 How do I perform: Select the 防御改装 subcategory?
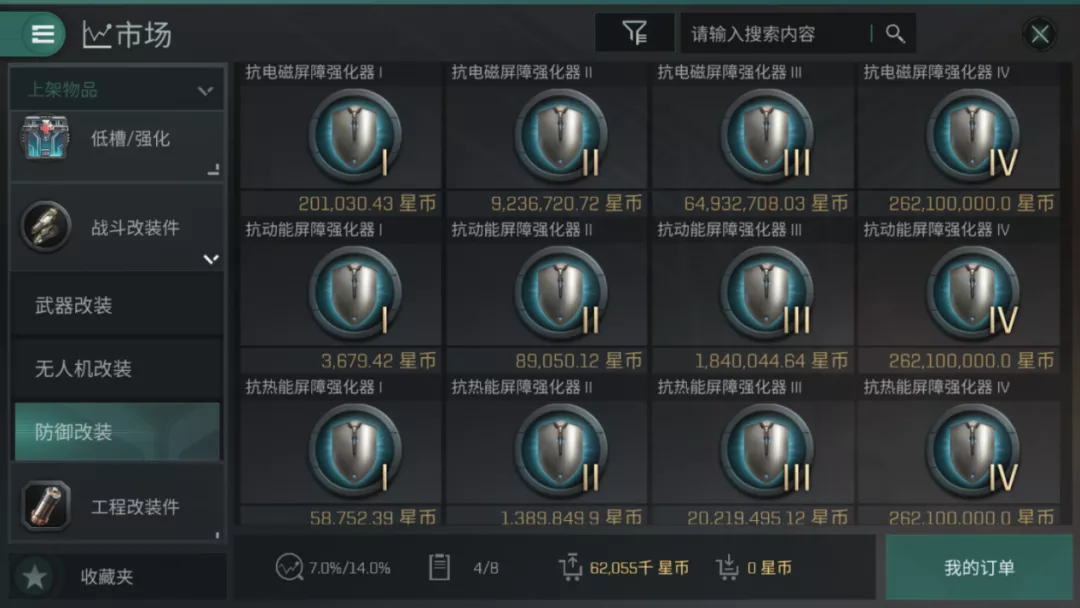[x=117, y=432]
